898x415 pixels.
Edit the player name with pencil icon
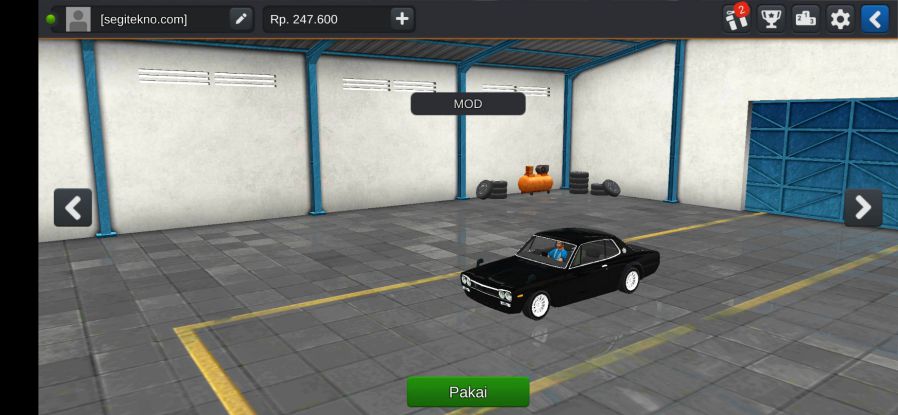tap(240, 19)
